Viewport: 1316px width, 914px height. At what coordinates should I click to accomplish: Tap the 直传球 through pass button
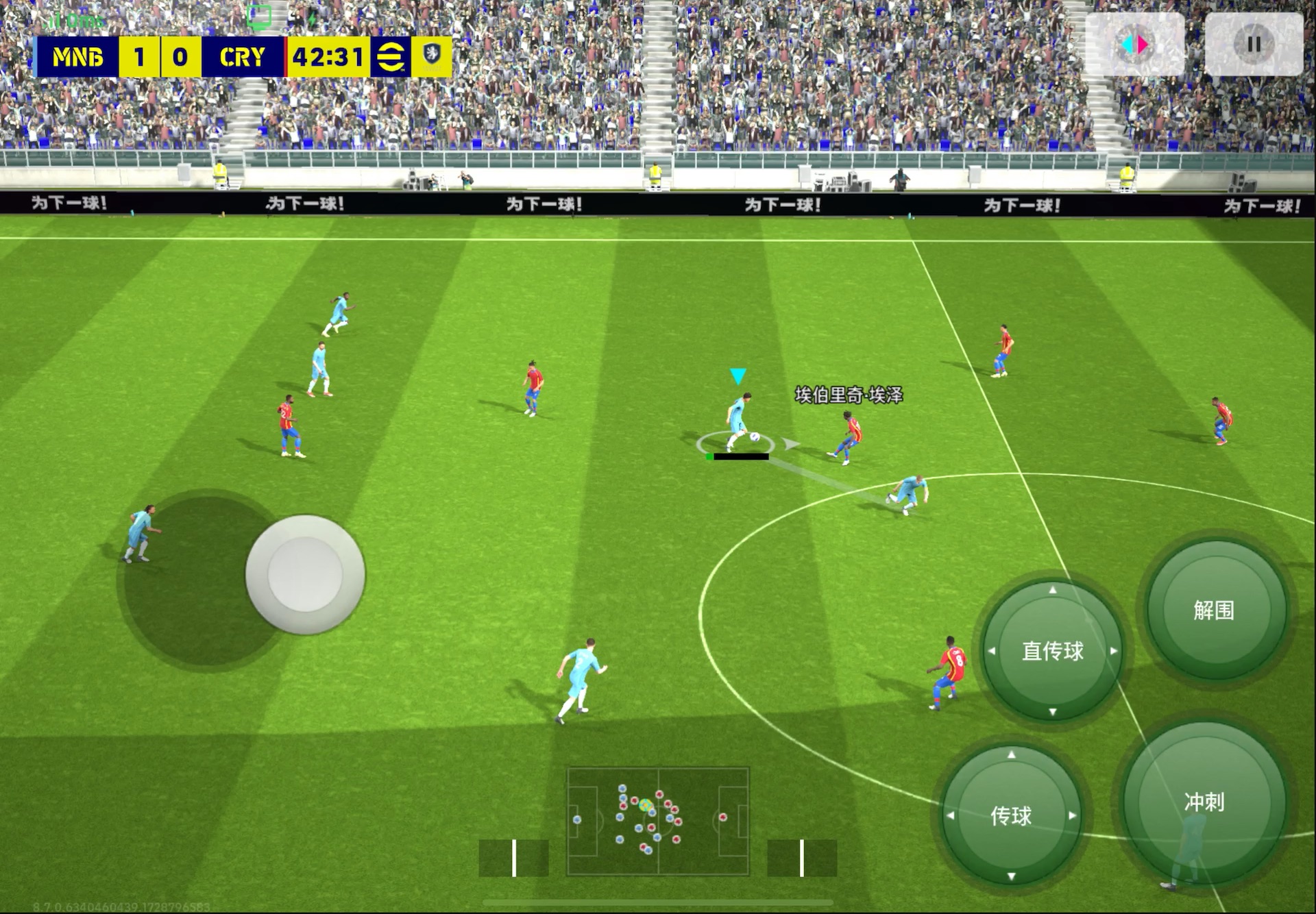coord(1053,650)
